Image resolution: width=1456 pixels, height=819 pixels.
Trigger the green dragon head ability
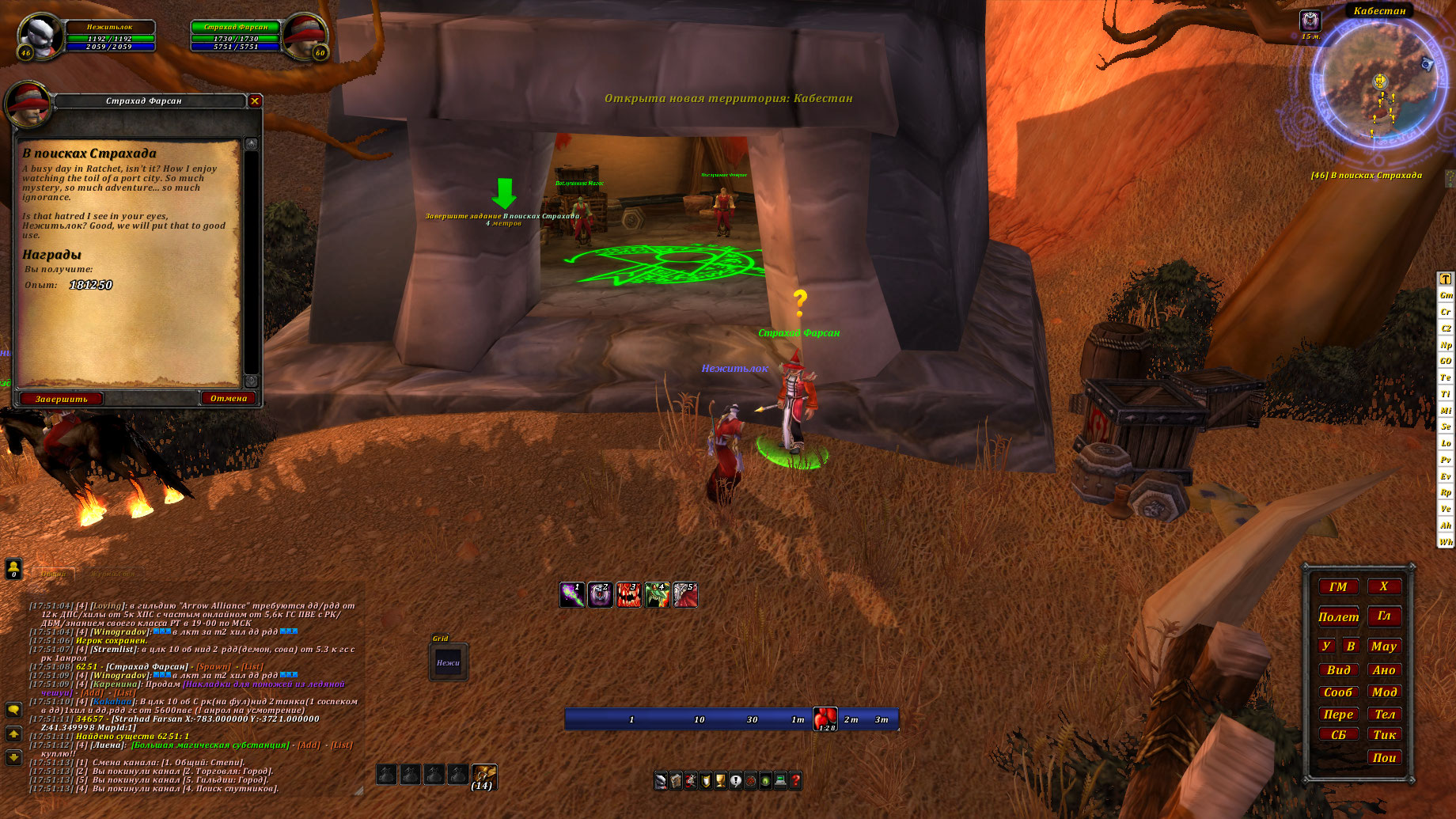point(657,594)
